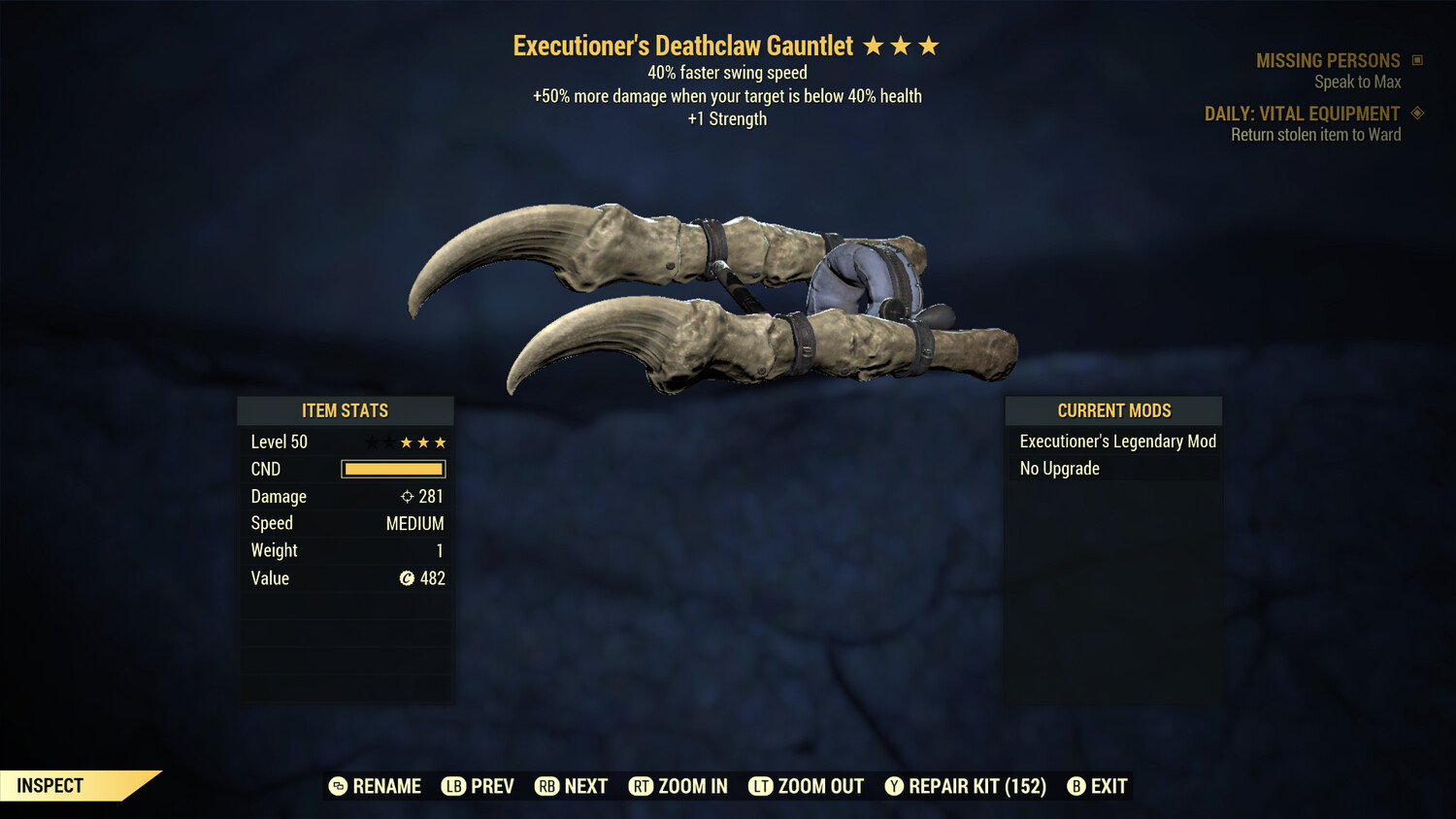Toggle the Missing Persons quest tracker marker
This screenshot has width=1456, height=819.
[x=1416, y=59]
